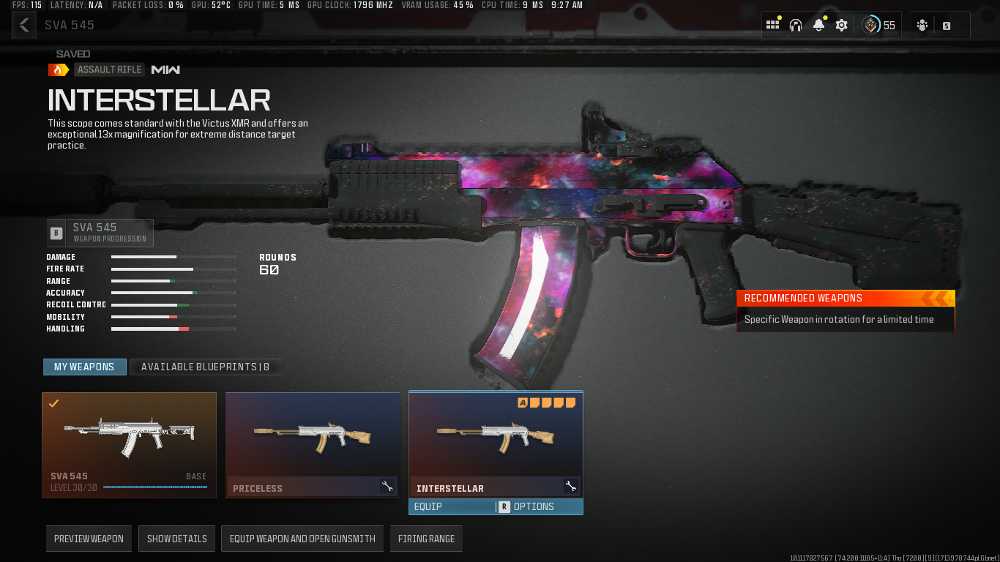This screenshot has width=1000, height=562.
Task: Switch to the My Weapons tab
Action: pyautogui.click(x=85, y=367)
